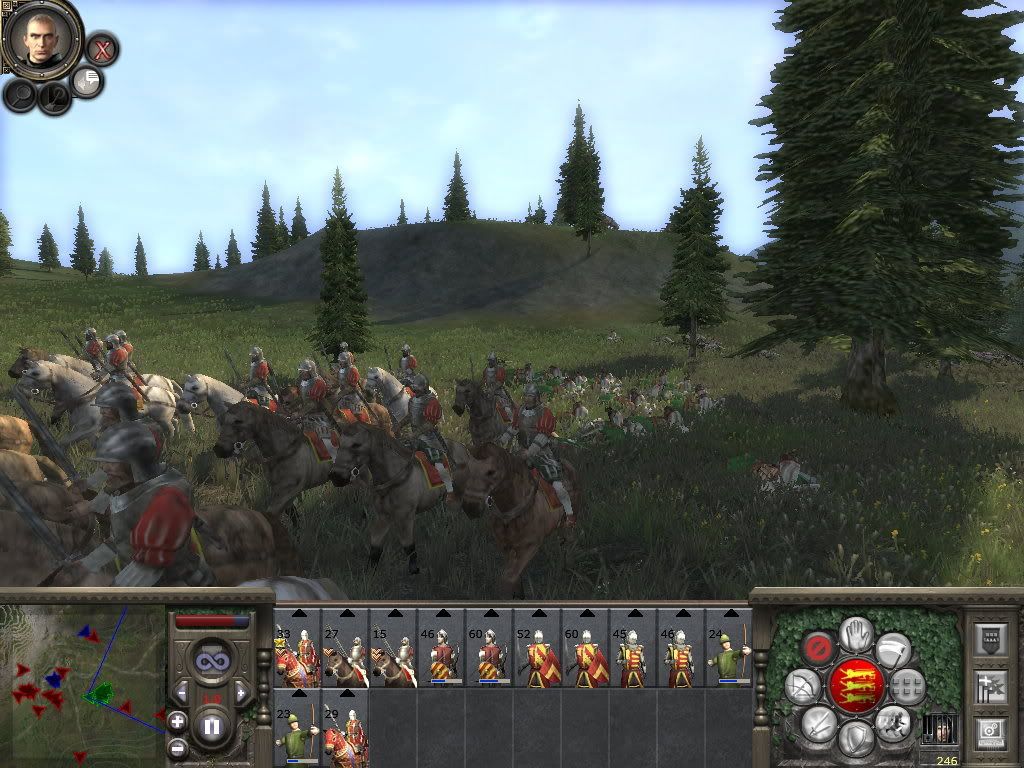Dismiss the advisor with the red X
This screenshot has width=1024, height=768.
coord(101,48)
